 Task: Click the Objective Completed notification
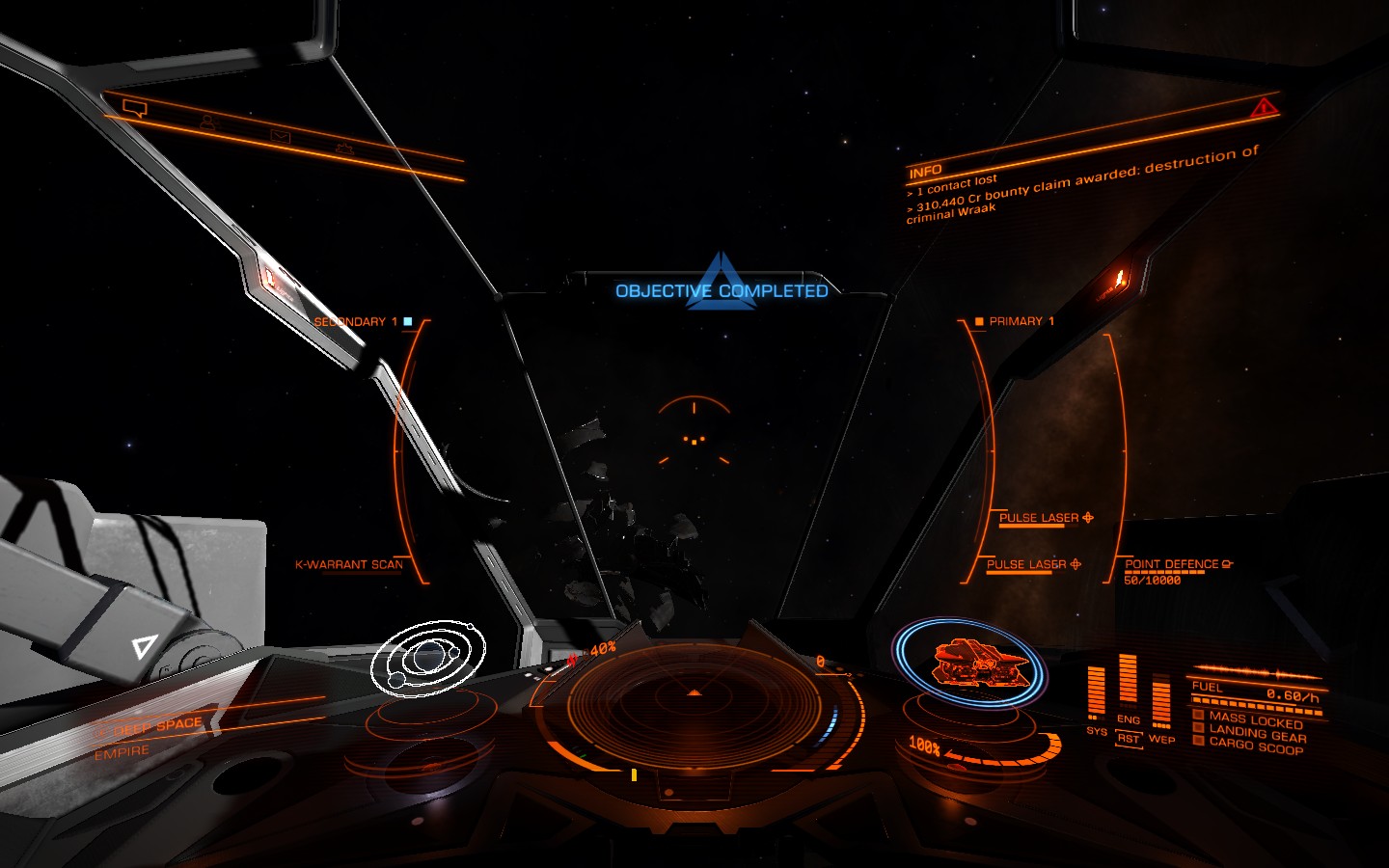pos(722,290)
